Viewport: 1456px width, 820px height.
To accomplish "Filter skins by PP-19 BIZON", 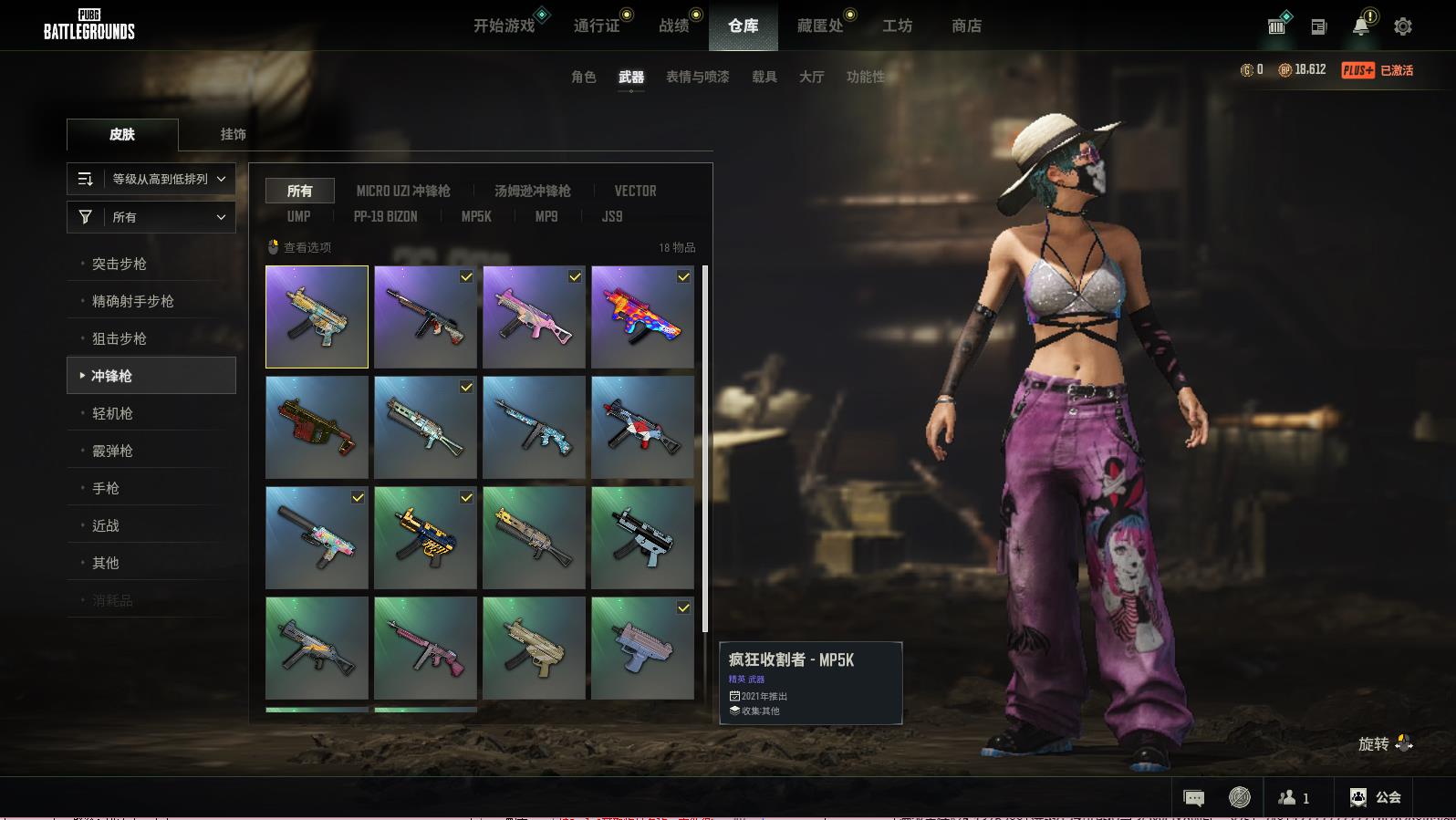I will (385, 216).
